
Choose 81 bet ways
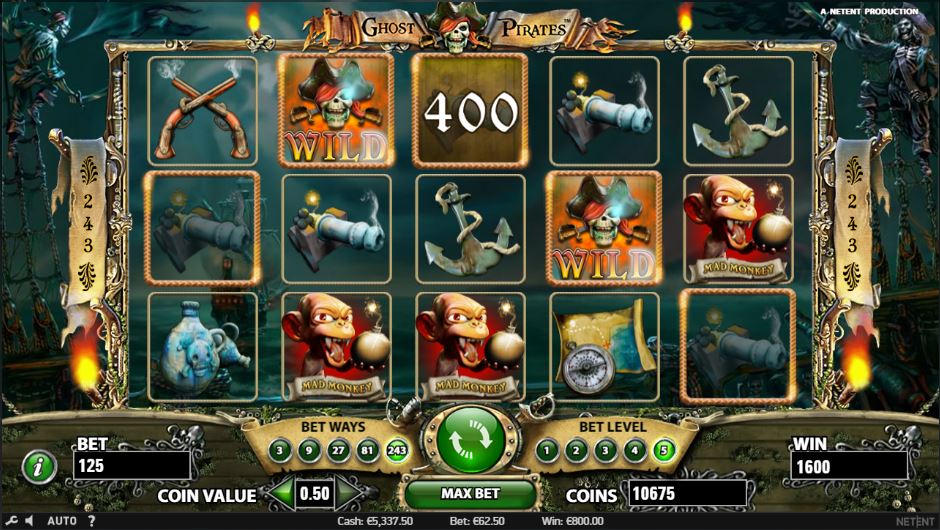click(x=368, y=451)
